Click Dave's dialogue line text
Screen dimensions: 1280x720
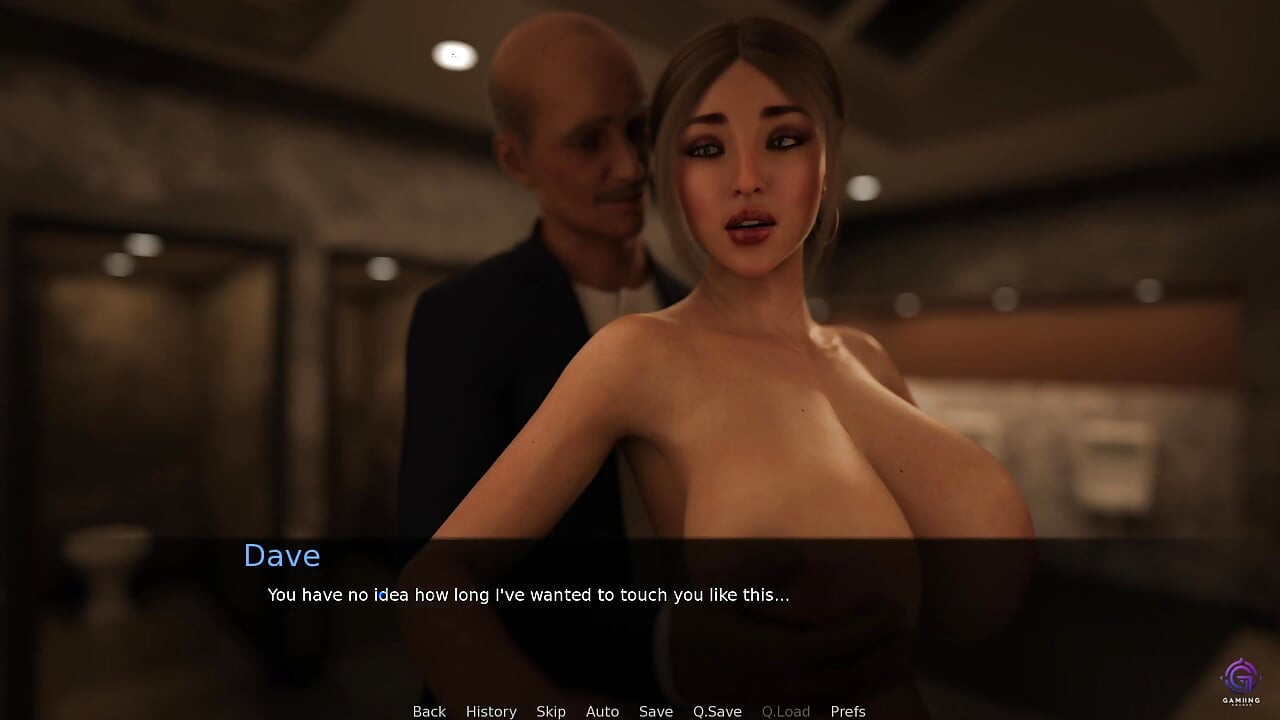[528, 595]
